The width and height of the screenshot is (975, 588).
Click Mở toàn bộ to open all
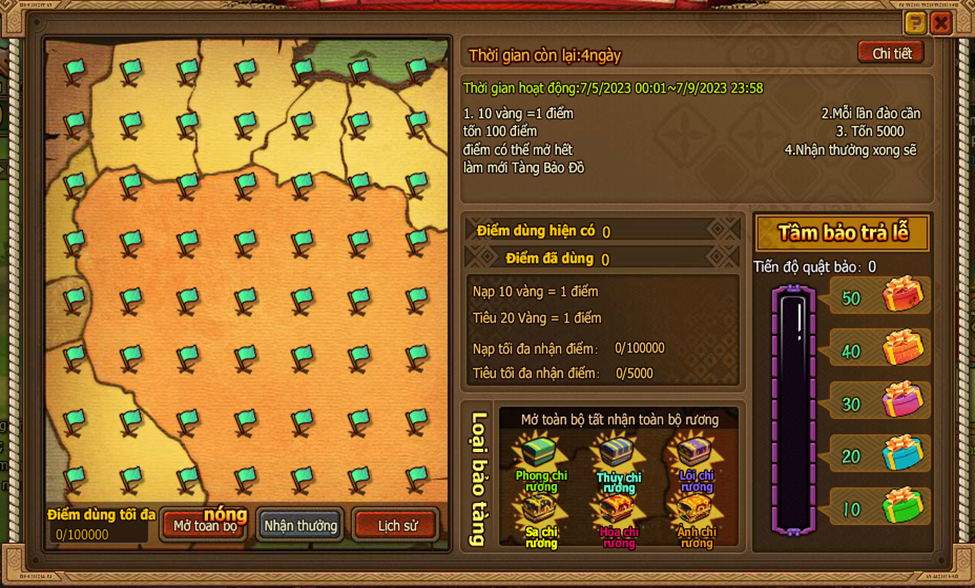205,525
